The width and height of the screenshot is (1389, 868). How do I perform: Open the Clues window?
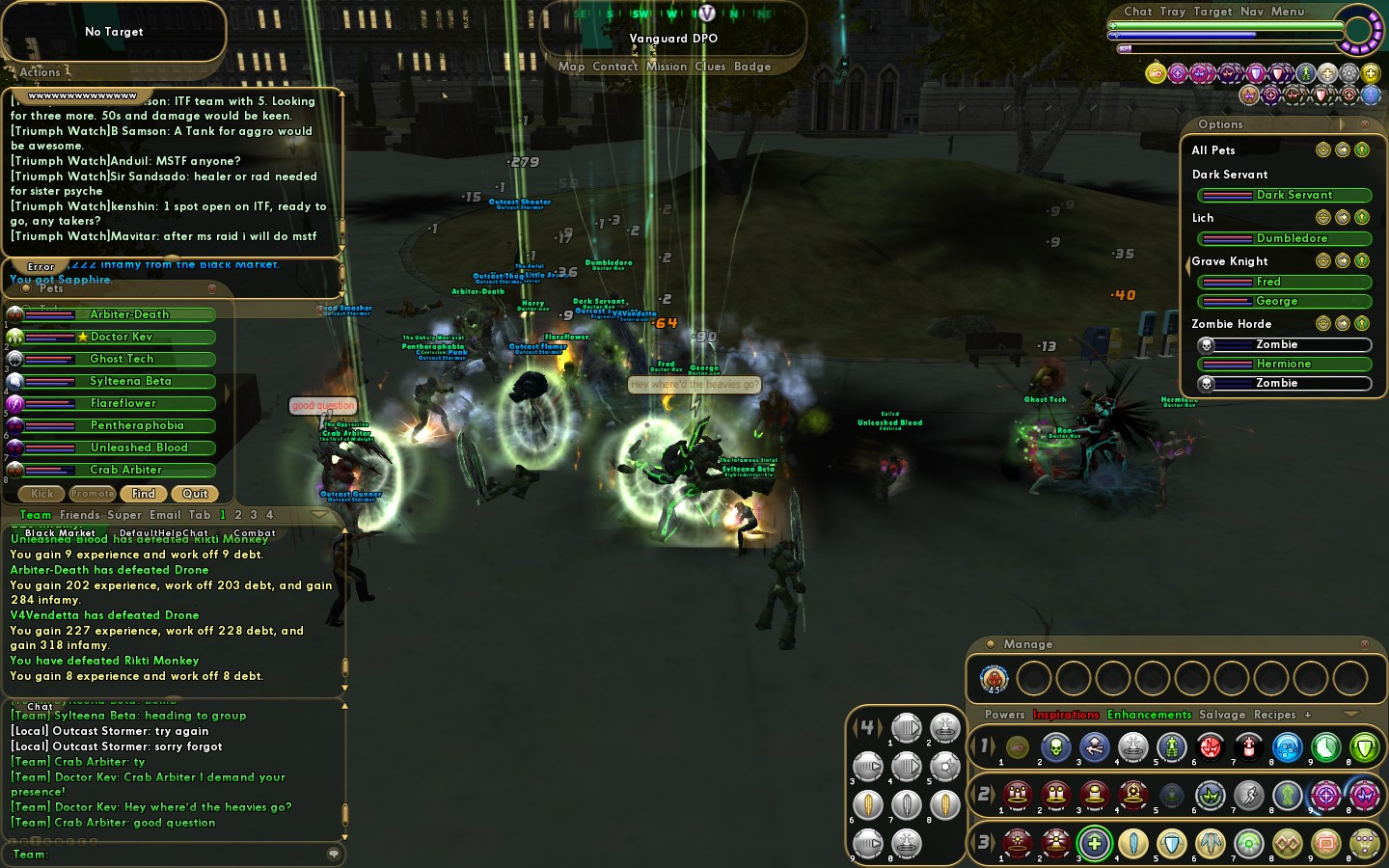tap(710, 67)
